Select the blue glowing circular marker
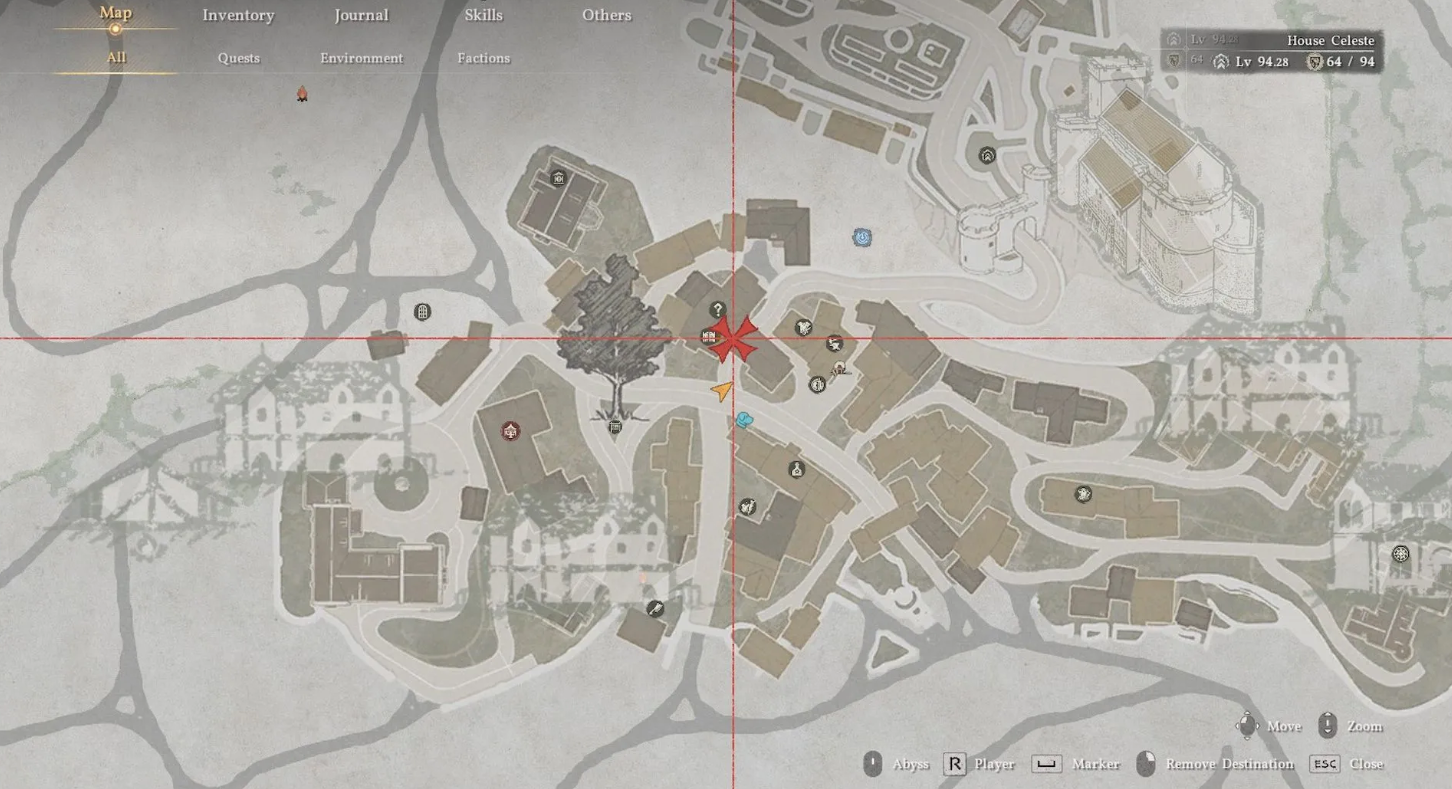Screen dimensions: 1452x789 tap(862, 238)
